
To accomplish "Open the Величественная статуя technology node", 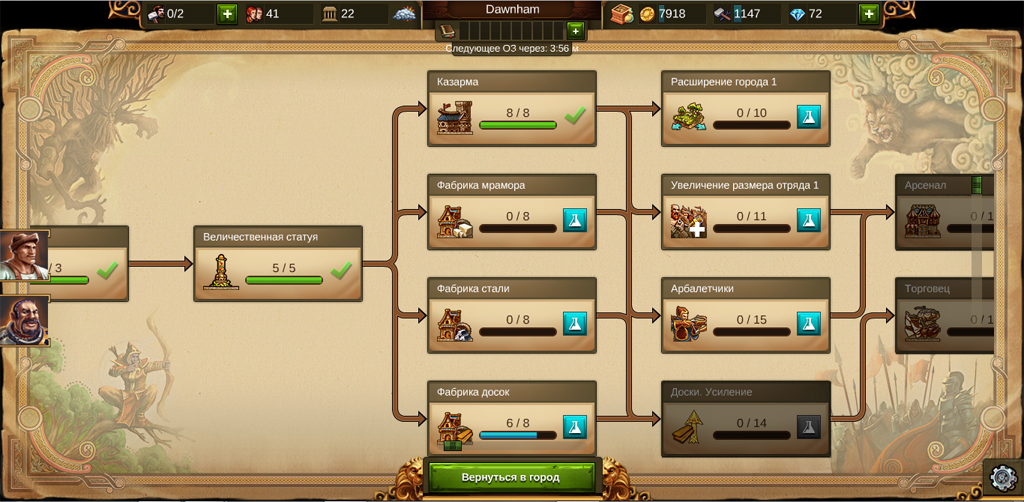I will 277,263.
